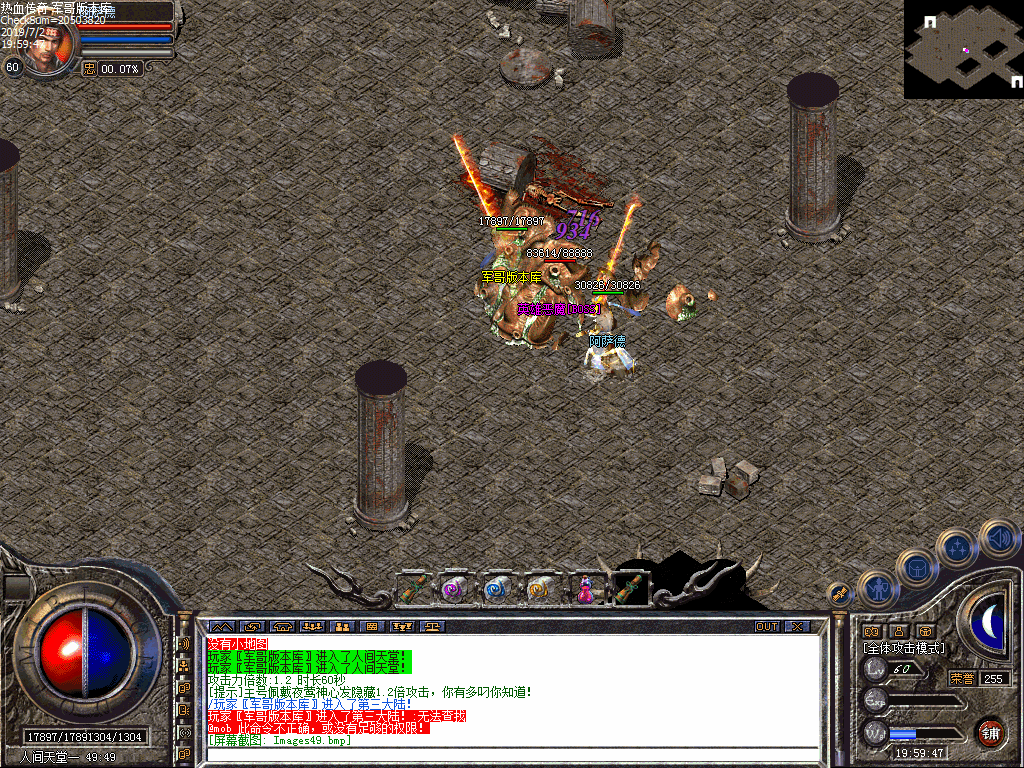Viewport: 1024px width, 768px height.
Task: Open the red 铺 shop button
Action: point(990,731)
